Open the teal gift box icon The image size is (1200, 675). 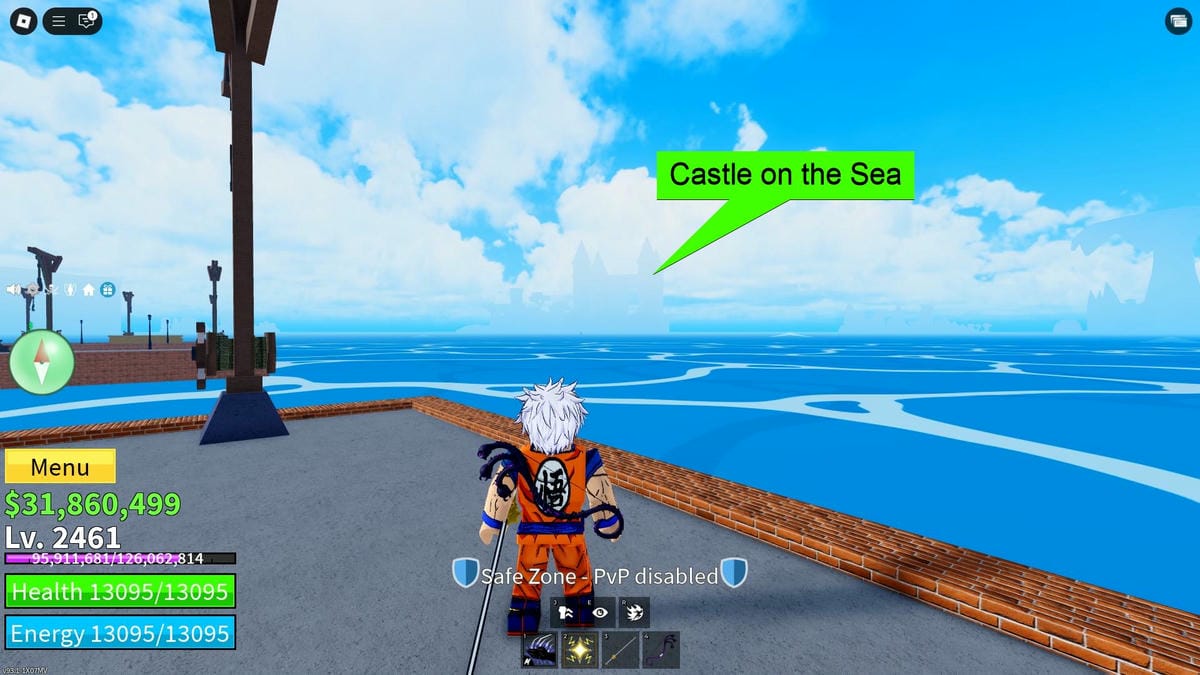107,290
